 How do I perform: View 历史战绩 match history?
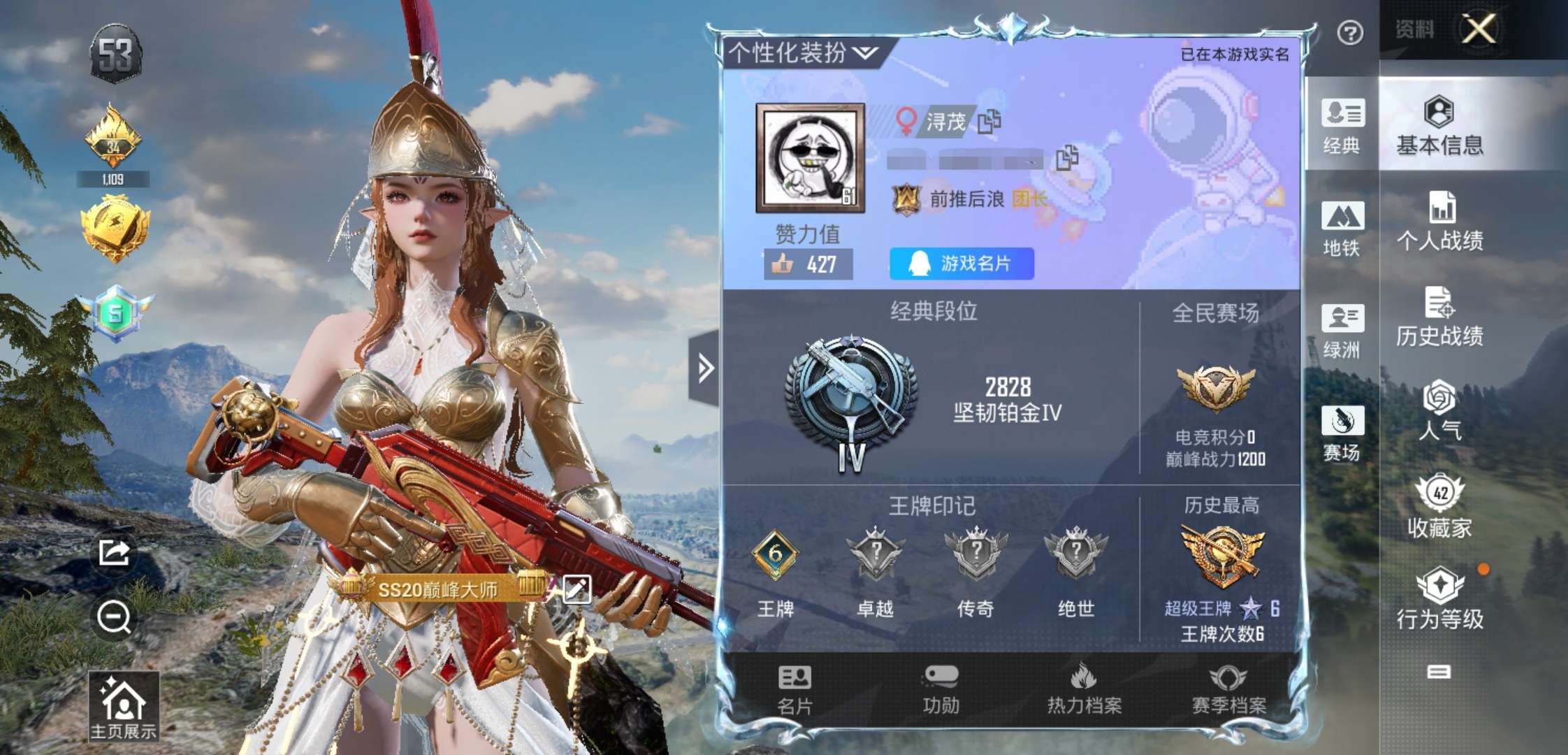1439,317
